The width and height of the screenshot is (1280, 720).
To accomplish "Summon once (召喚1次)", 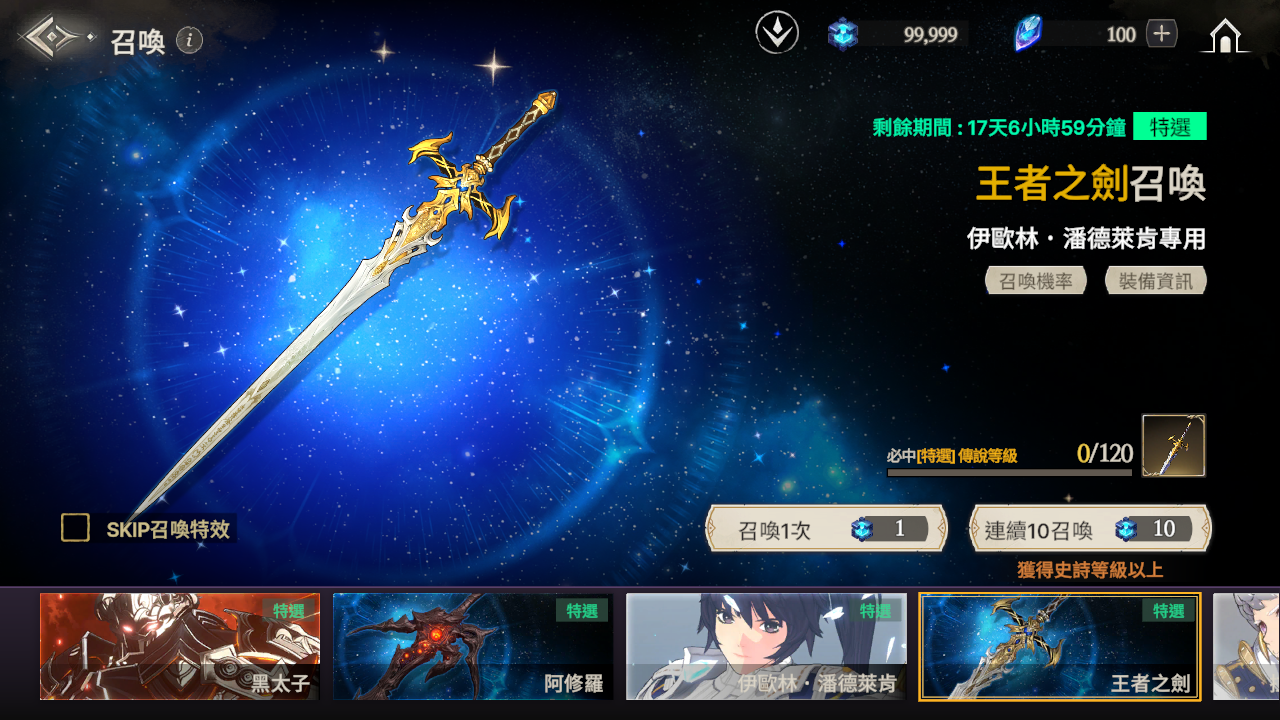I will point(826,529).
